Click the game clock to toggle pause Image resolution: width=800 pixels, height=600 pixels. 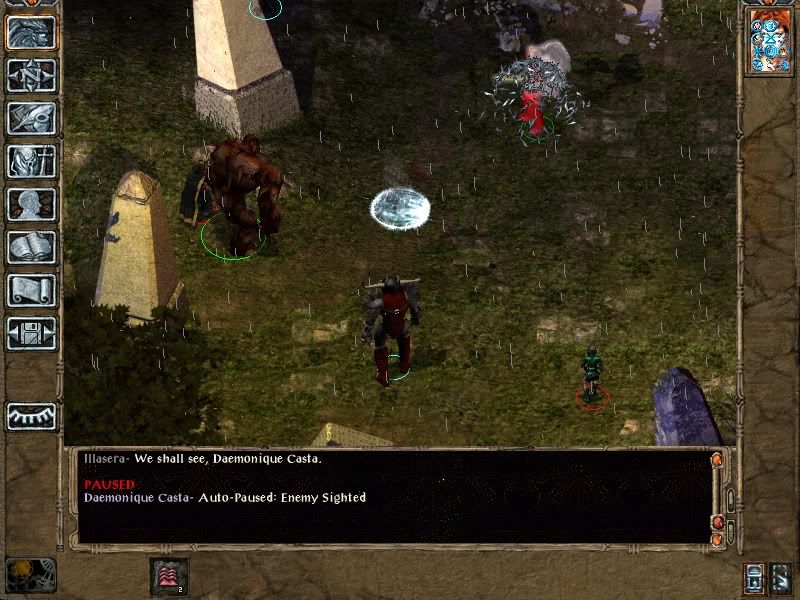30,574
